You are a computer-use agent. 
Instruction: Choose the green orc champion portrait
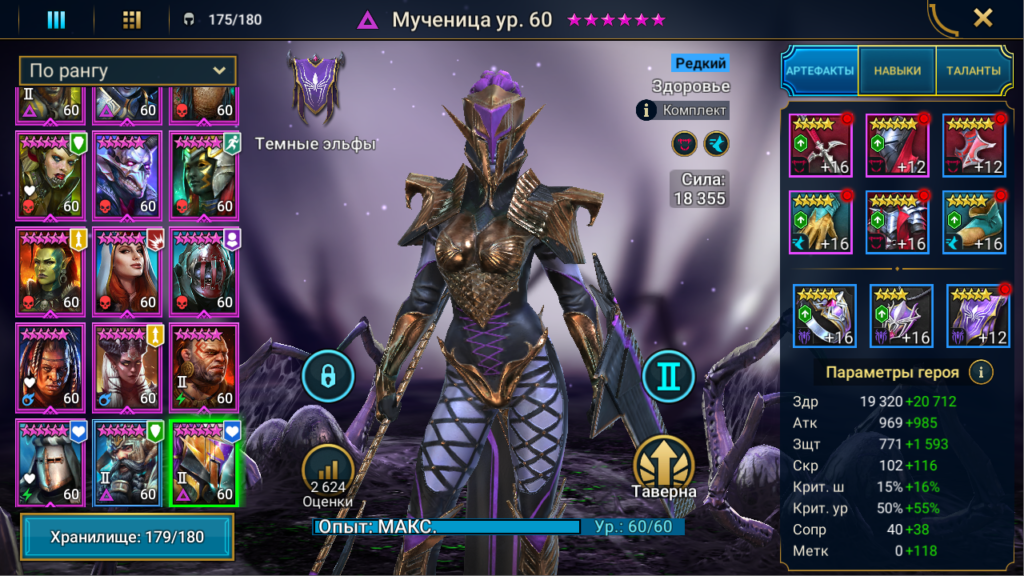50,270
